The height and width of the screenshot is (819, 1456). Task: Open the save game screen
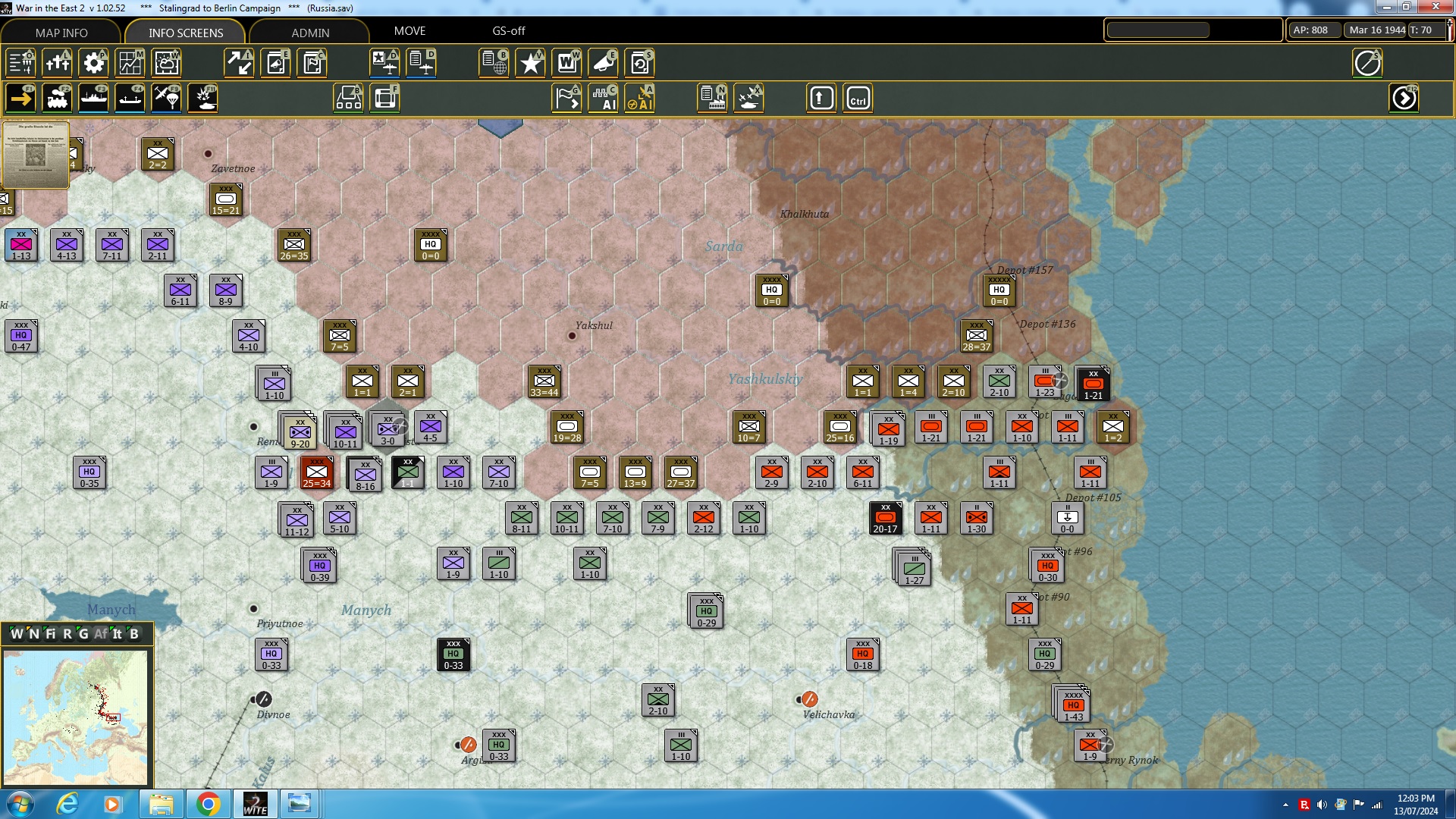click(641, 63)
